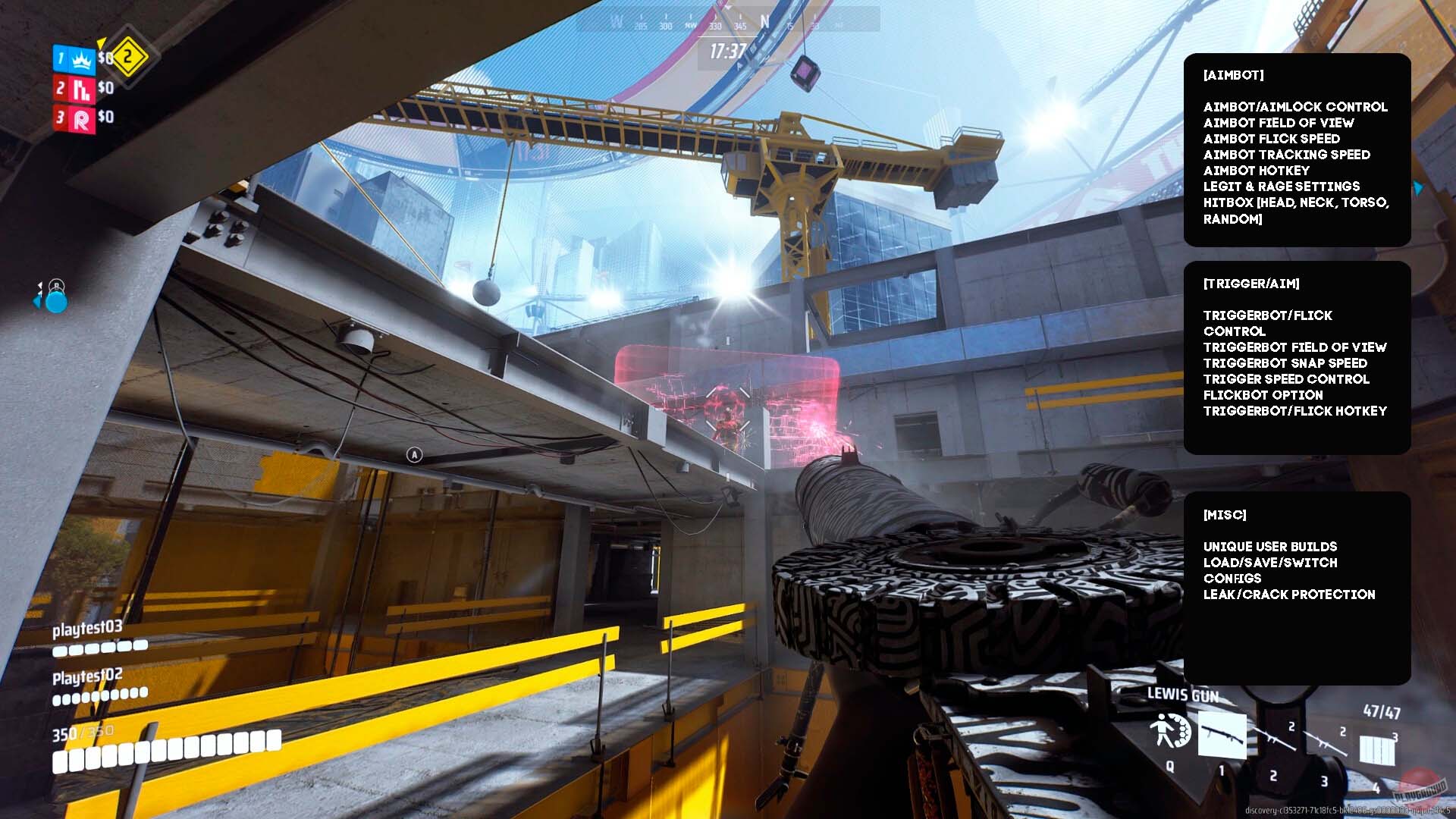Click the yellow diamond objective marker
Screen dimensions: 1456x819
pos(129,56)
